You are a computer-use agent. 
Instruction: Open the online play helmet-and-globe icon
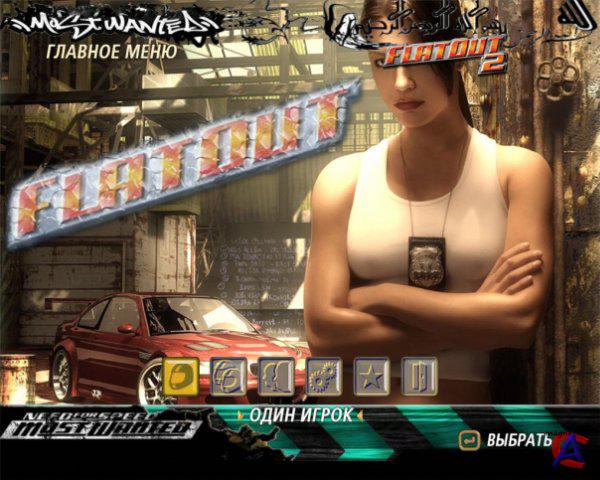pos(227,375)
